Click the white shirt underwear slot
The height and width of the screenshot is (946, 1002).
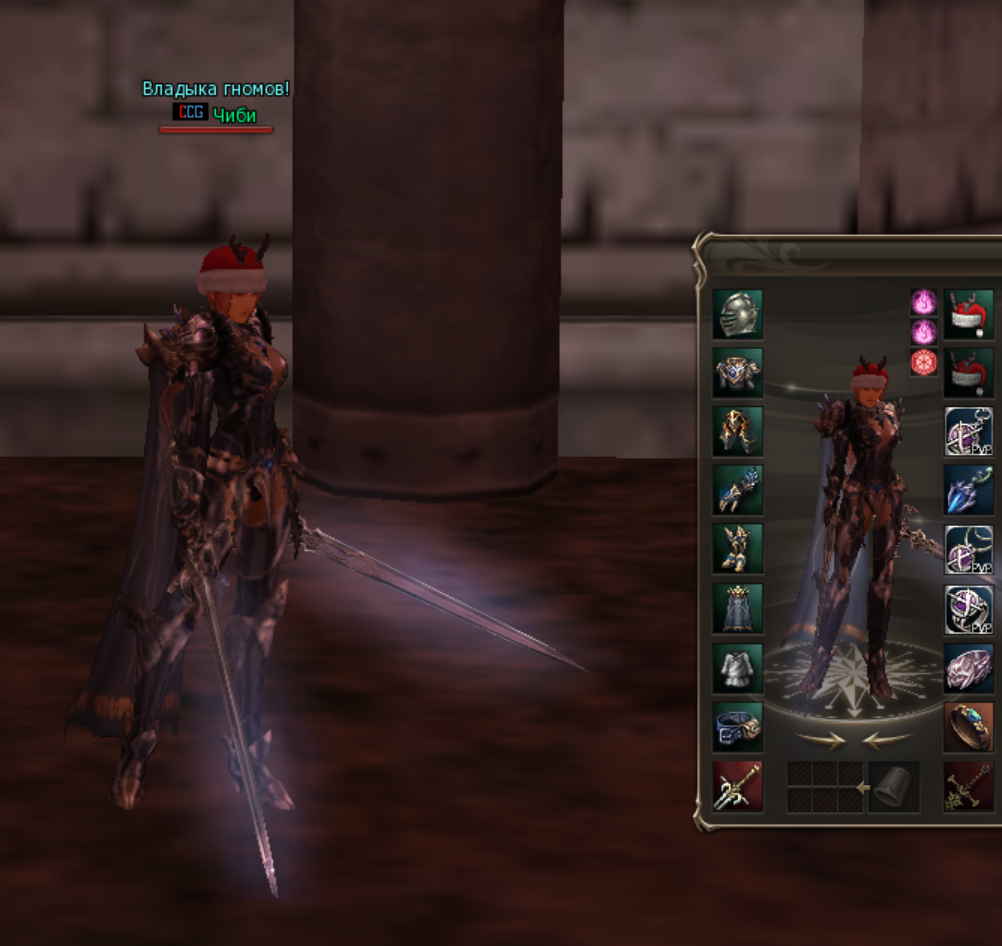click(738, 667)
